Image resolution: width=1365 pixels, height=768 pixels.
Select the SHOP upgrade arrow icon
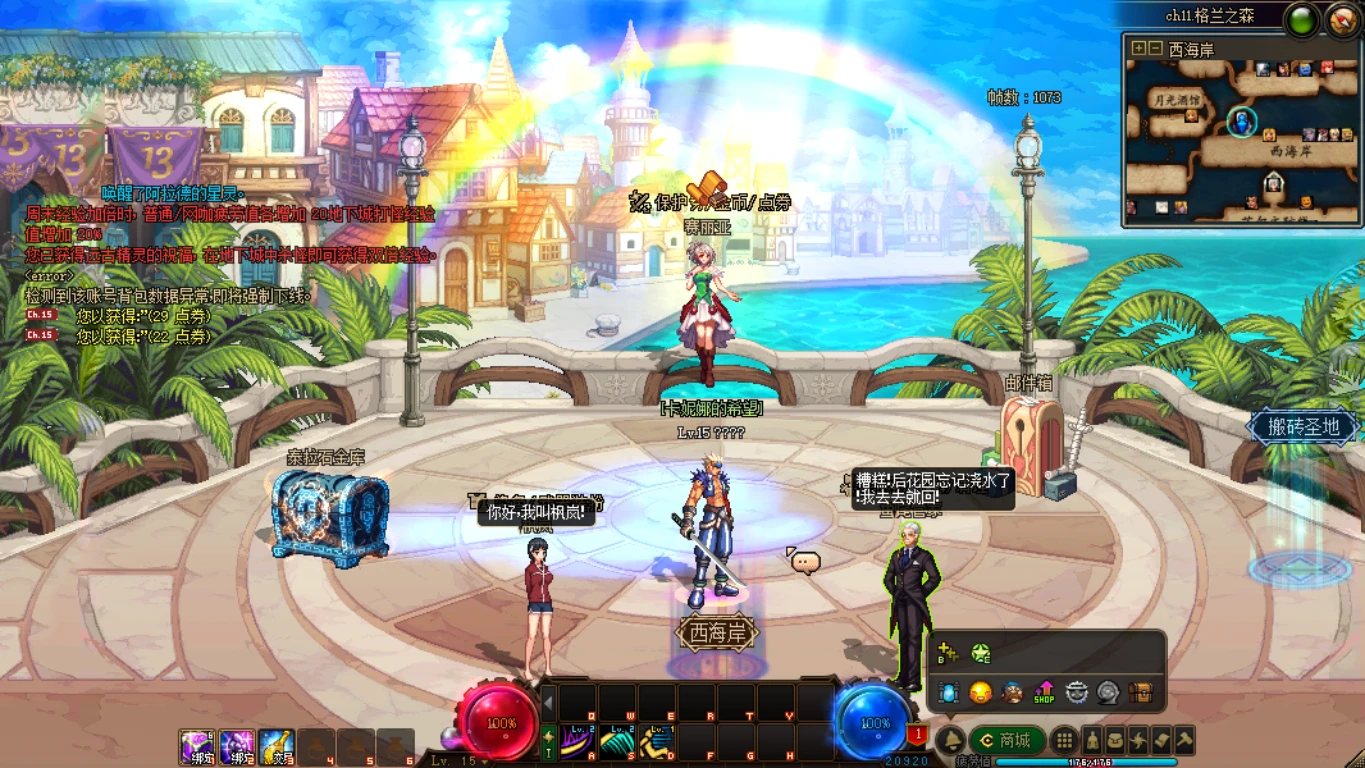tap(1044, 692)
